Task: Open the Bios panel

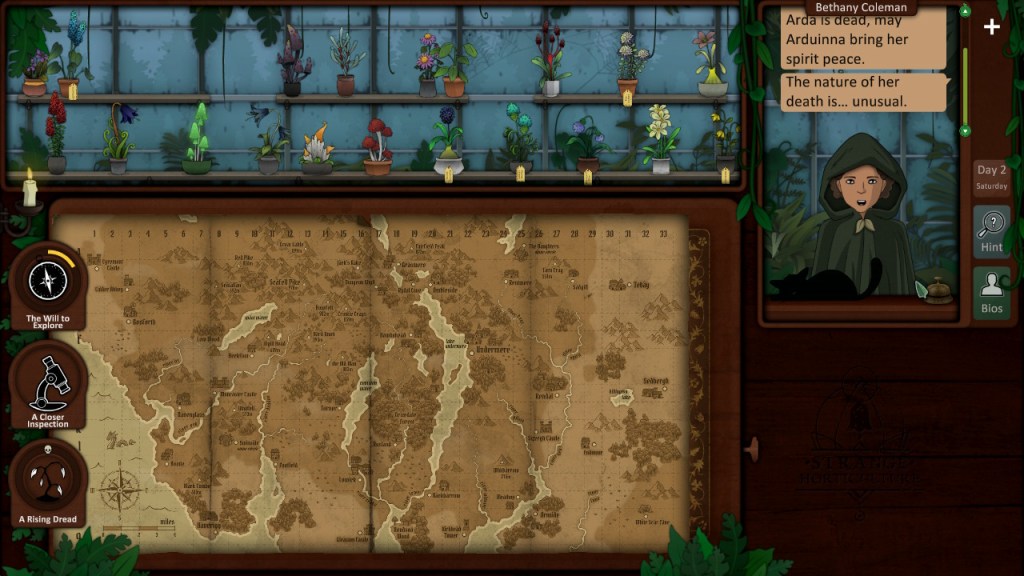Action: click(991, 292)
